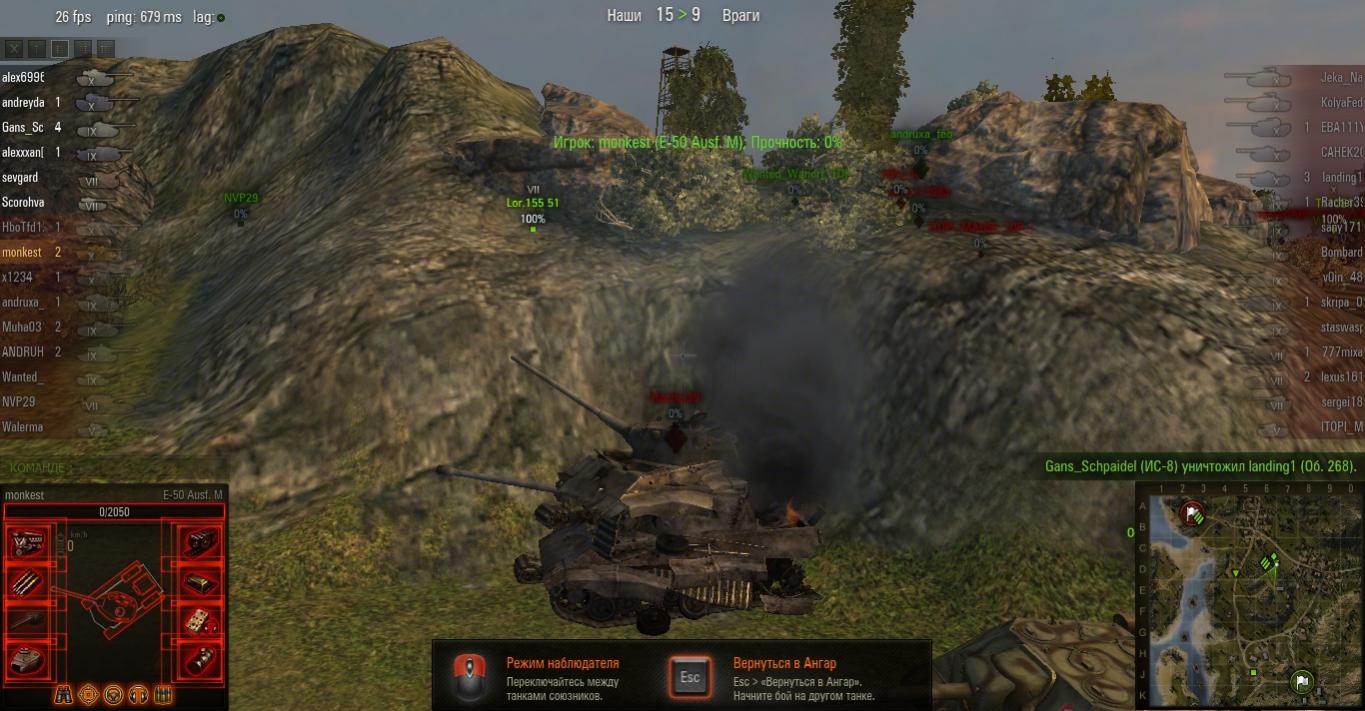Click the crosshair gunner crew icon
The height and width of the screenshot is (711, 1365).
[88, 694]
